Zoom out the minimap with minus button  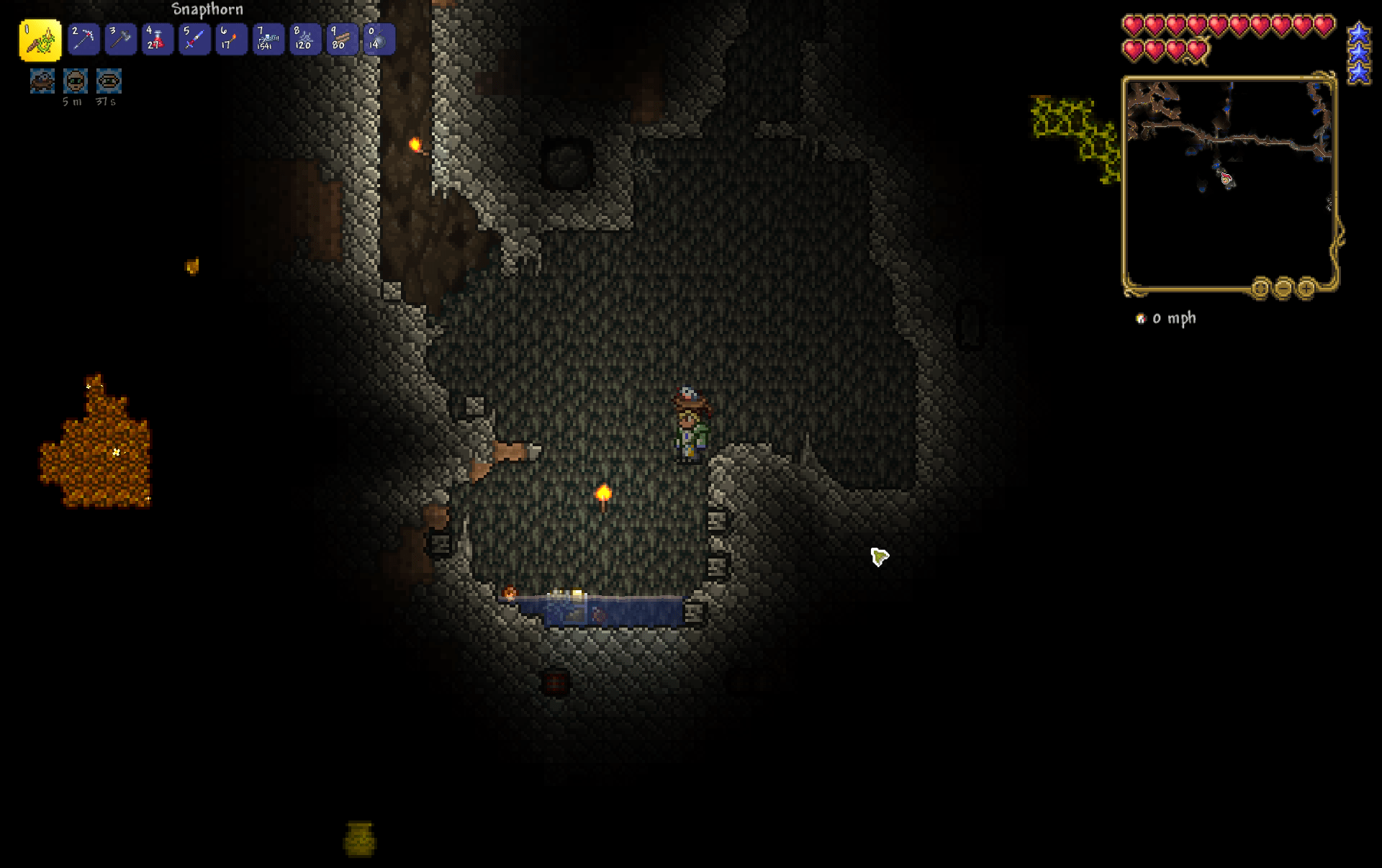pyautogui.click(x=1283, y=289)
